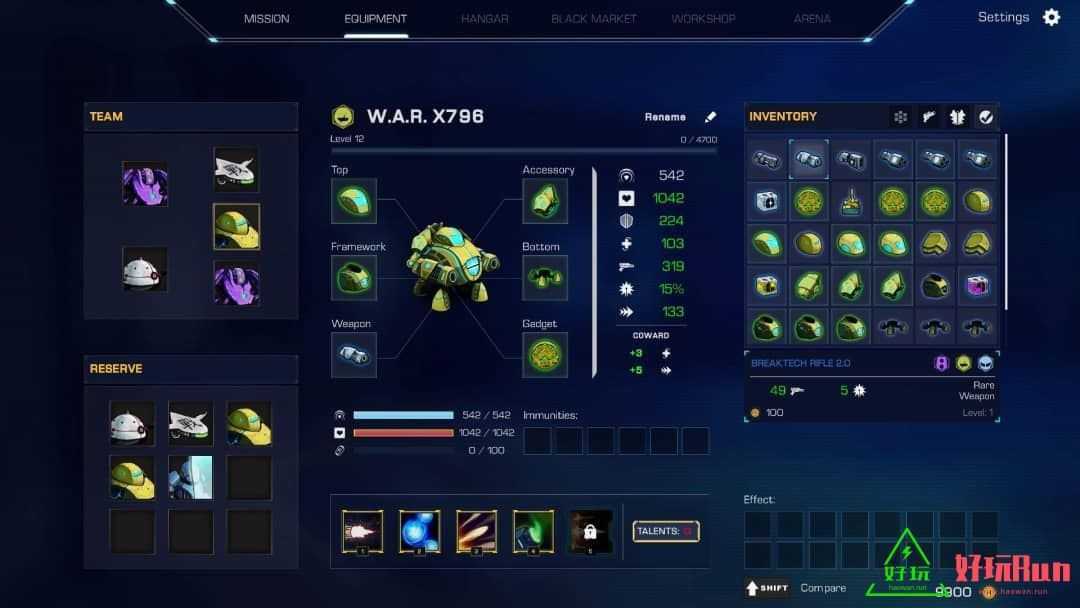Select the Gadget equipment slot

(x=545, y=355)
